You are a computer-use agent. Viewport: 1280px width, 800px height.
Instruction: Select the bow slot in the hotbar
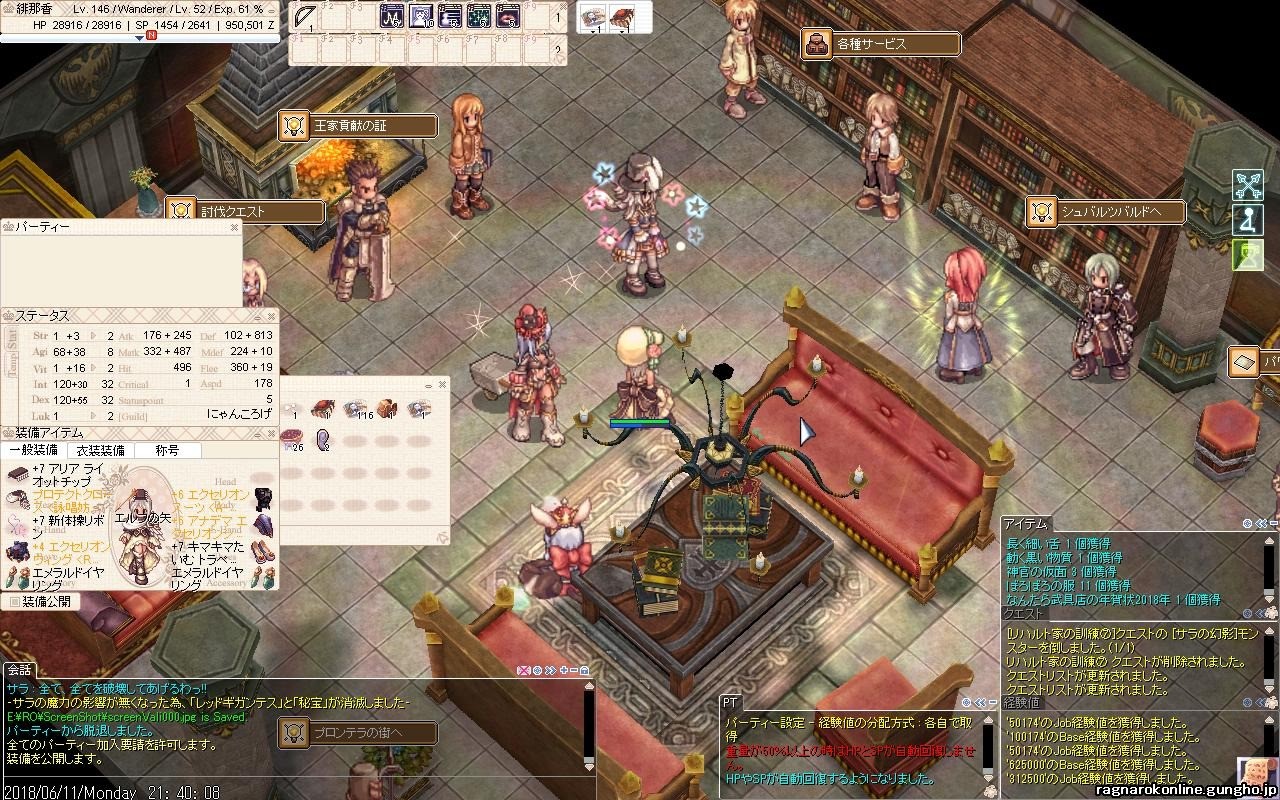pos(305,17)
